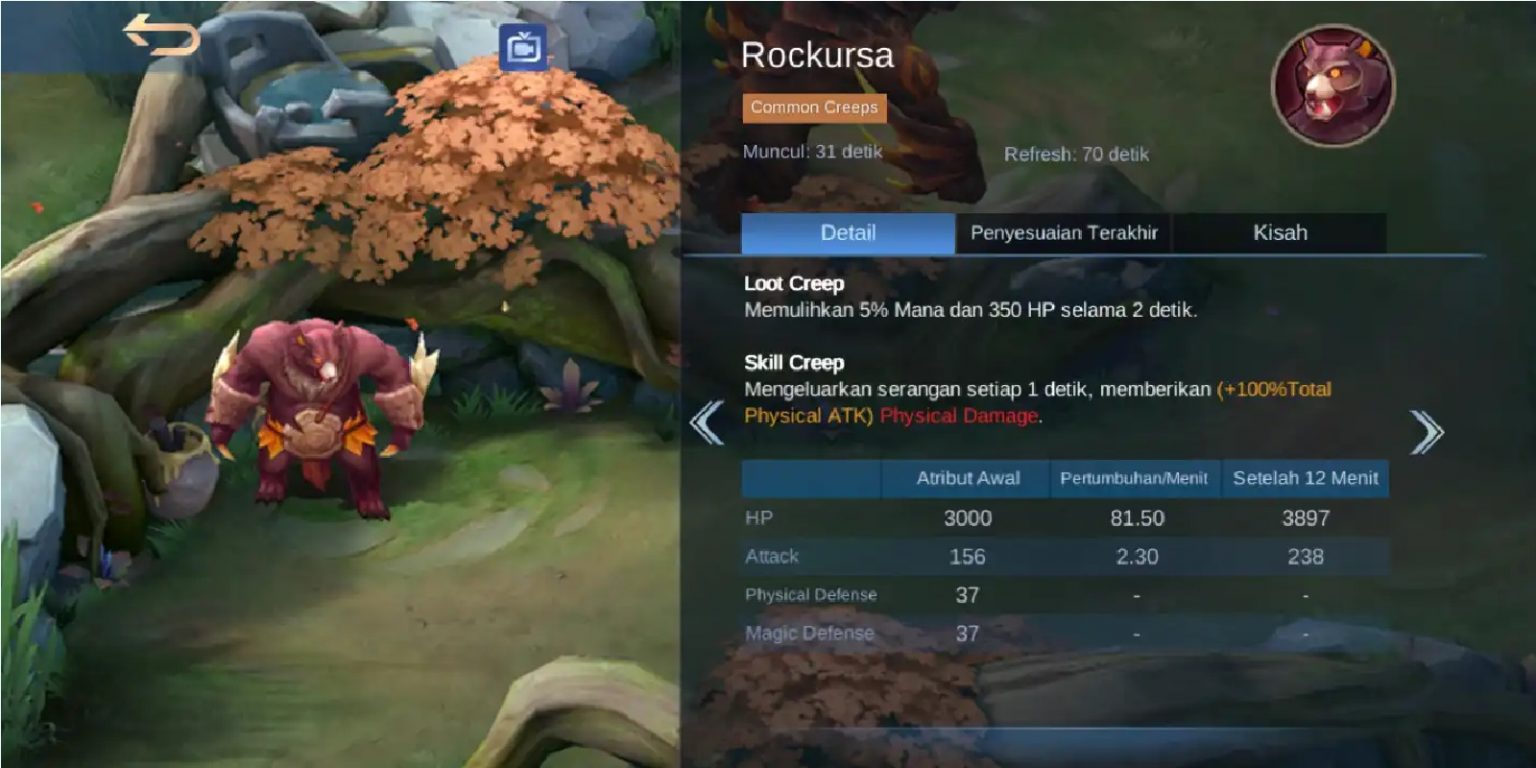1536x768 pixels.
Task: Click the Setelah 12 Menit header bar
Action: (x=1305, y=479)
